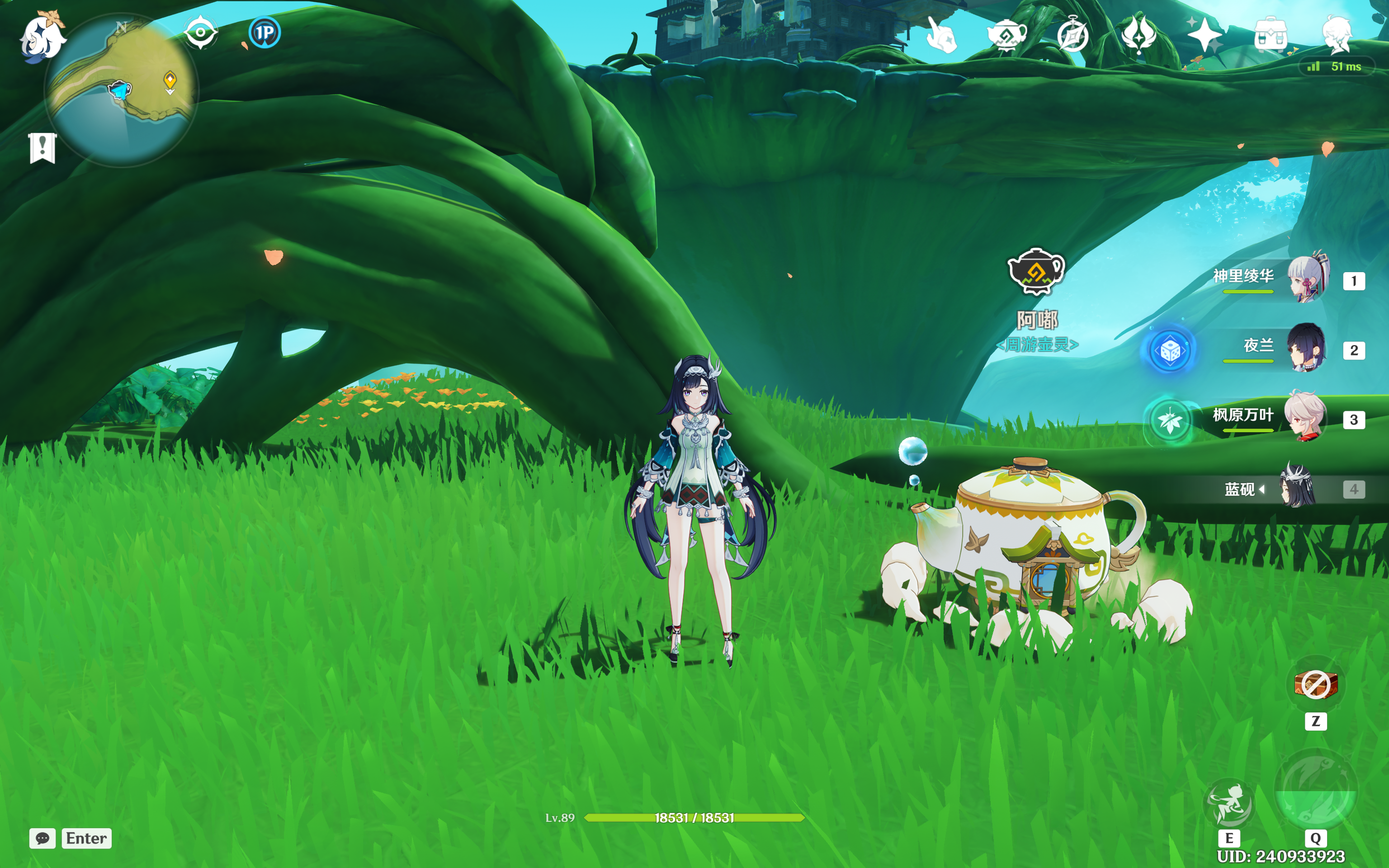
Task: Use the crossed-out chest gadget
Action: point(1316,684)
